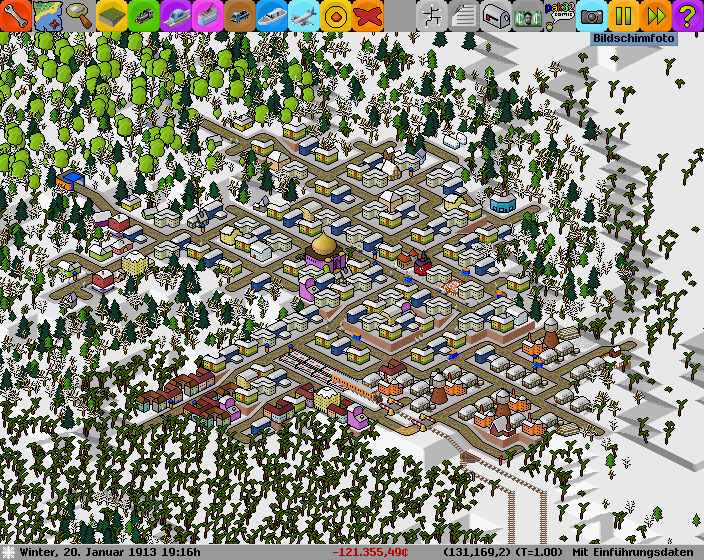The image size is (704, 560).
Task: Open the map overview icon
Action: pyautogui.click(x=47, y=15)
